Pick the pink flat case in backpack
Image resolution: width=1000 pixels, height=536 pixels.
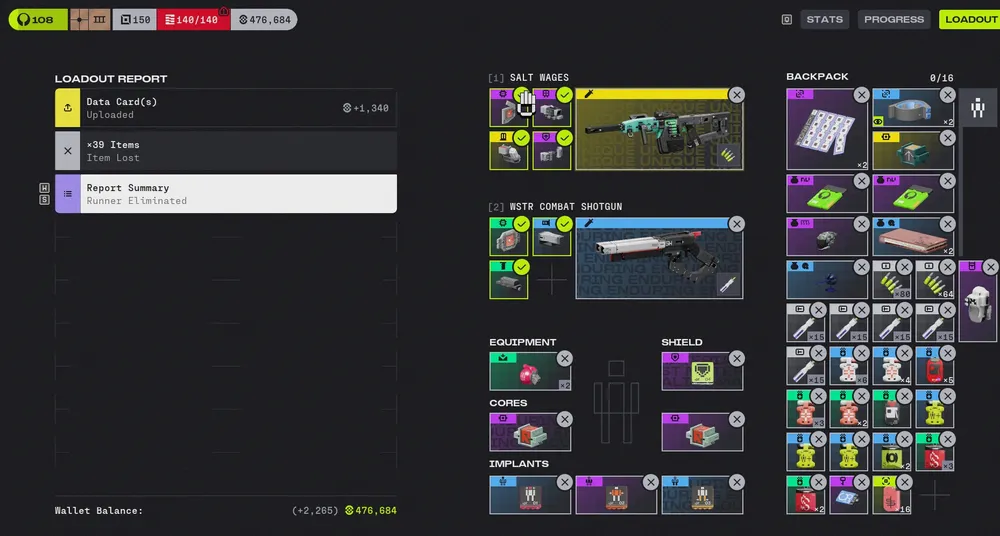coord(912,238)
